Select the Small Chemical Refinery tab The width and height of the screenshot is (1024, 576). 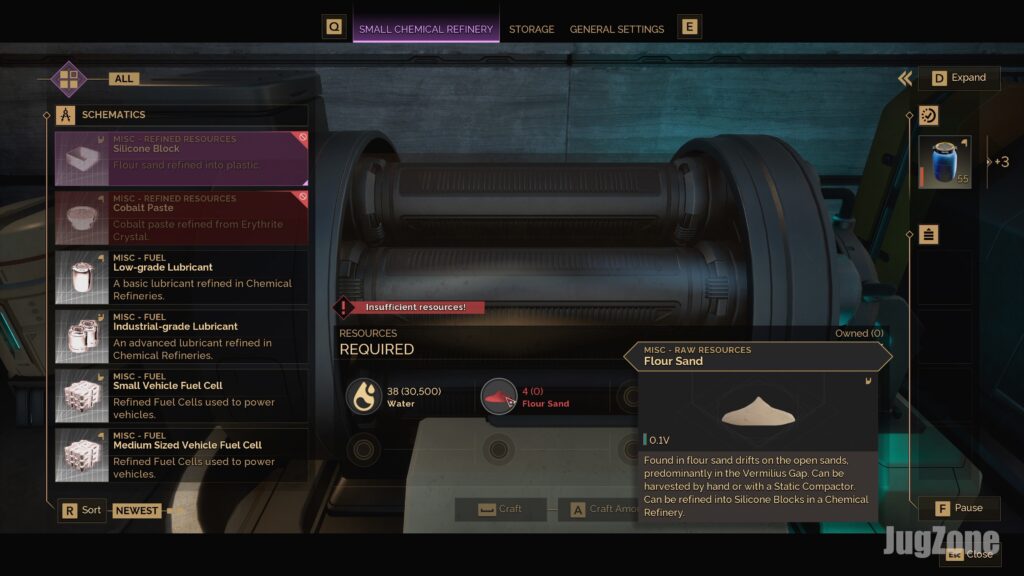click(426, 29)
